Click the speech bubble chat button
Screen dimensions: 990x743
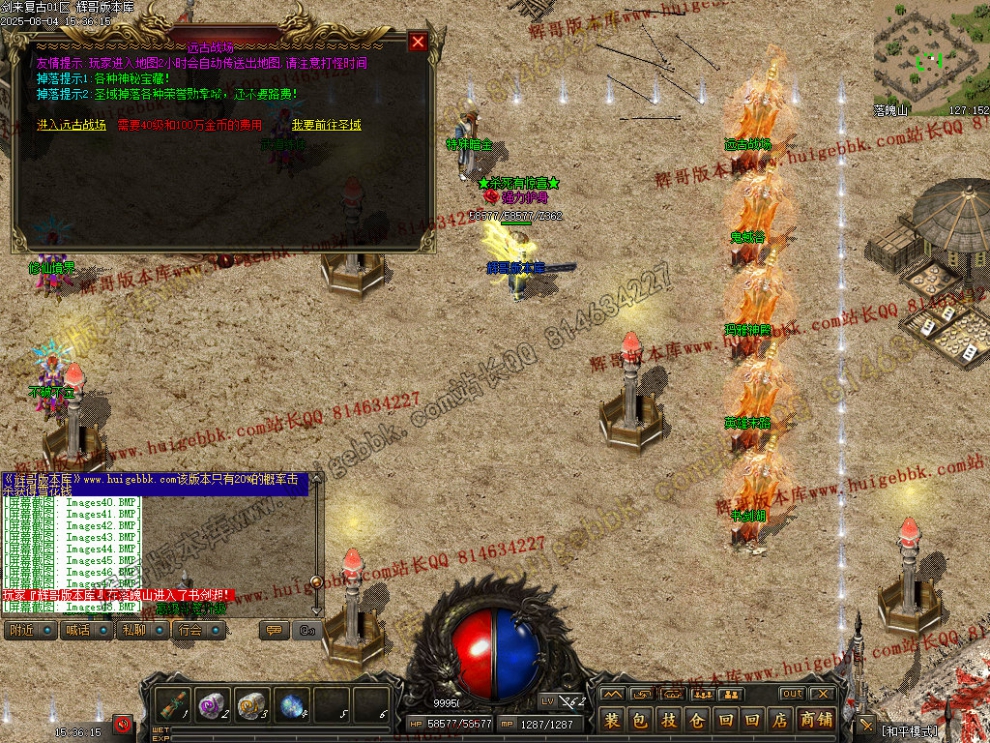(x=274, y=630)
